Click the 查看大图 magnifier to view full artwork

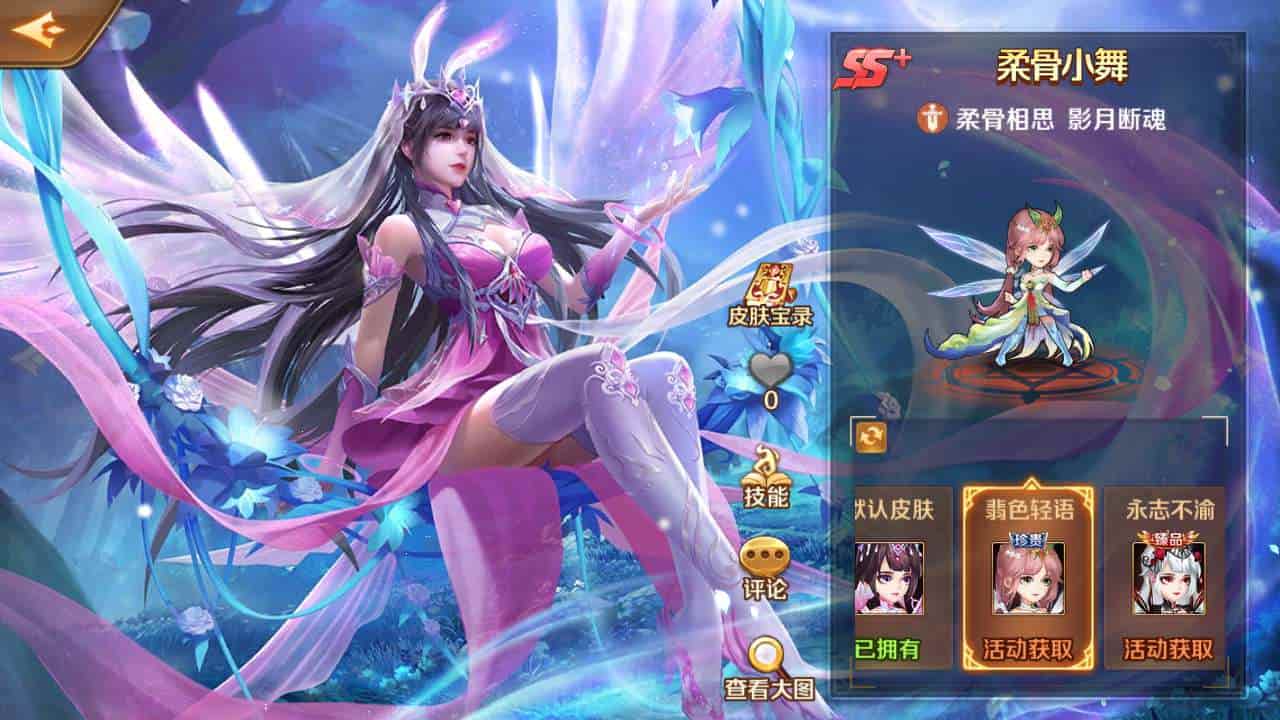[x=764, y=666]
